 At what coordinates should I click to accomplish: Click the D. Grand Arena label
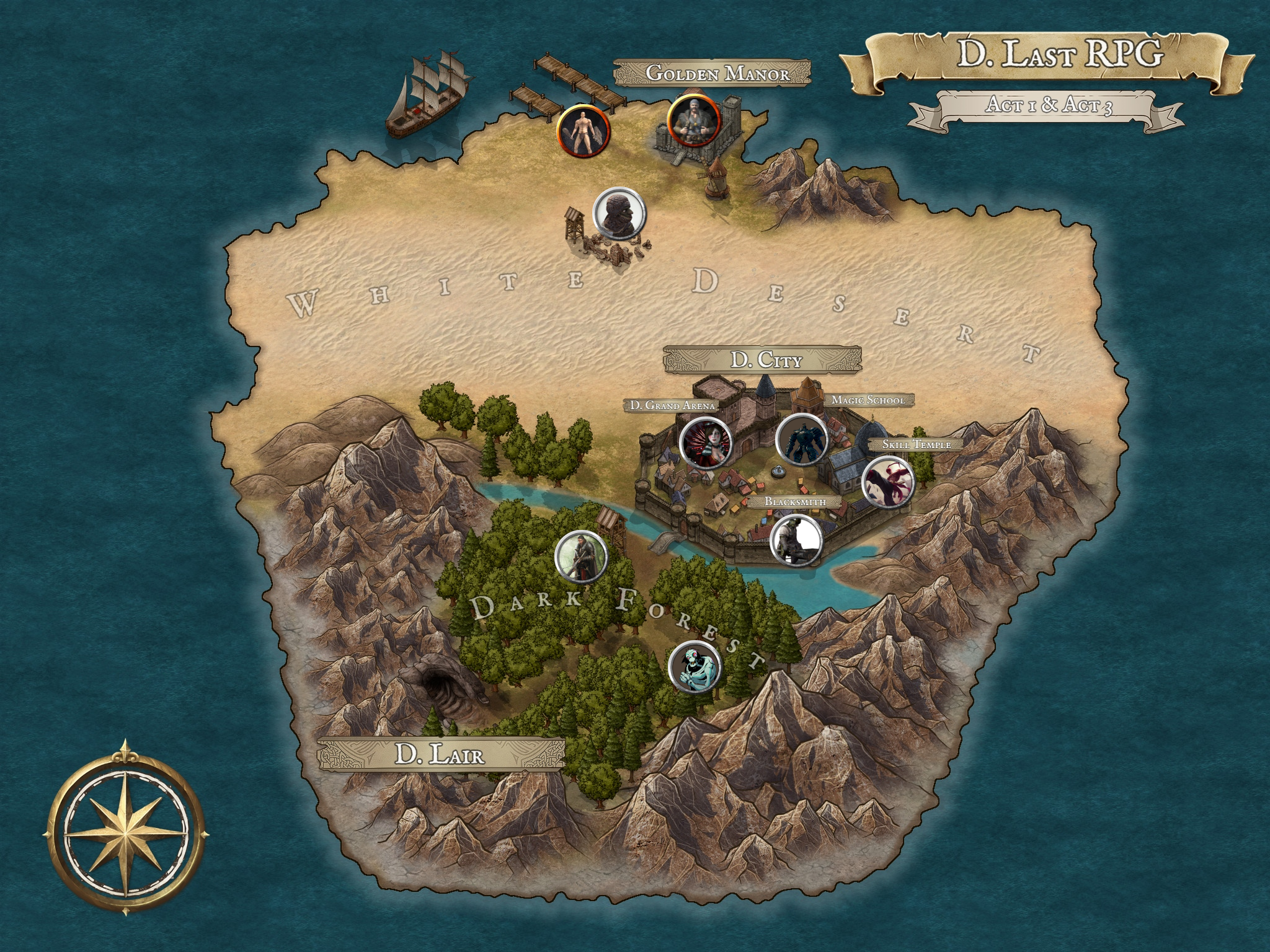[672, 405]
